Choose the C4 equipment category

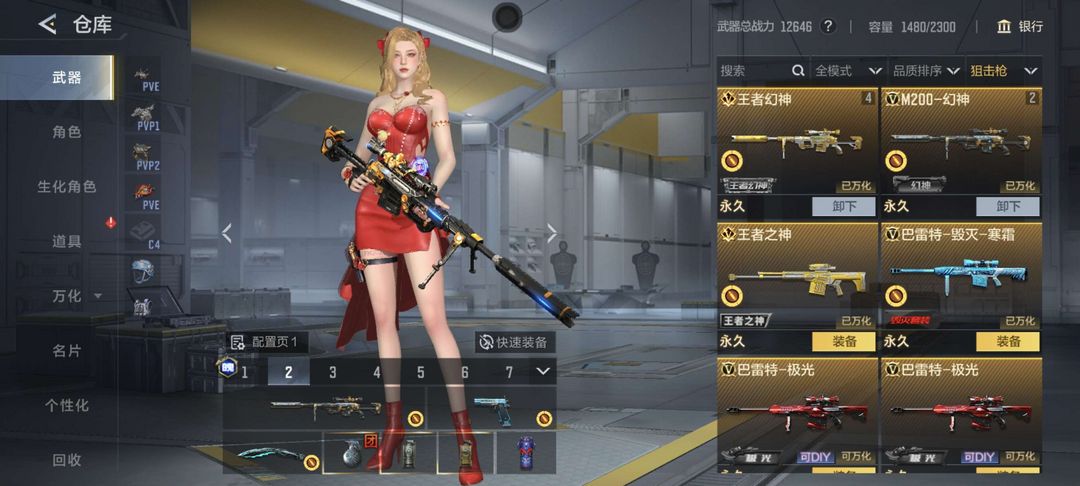[x=145, y=234]
